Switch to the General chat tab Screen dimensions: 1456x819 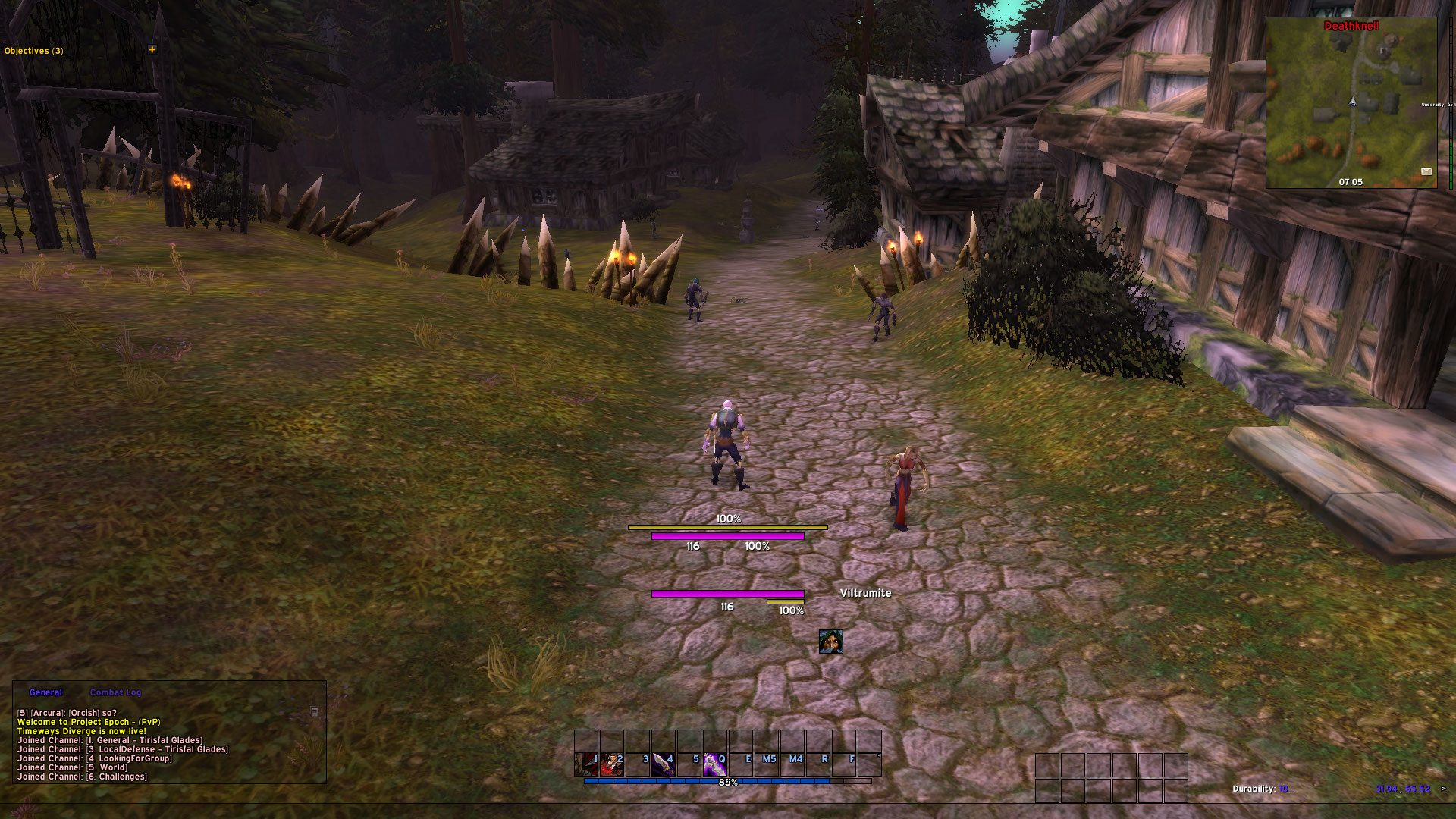tap(45, 692)
